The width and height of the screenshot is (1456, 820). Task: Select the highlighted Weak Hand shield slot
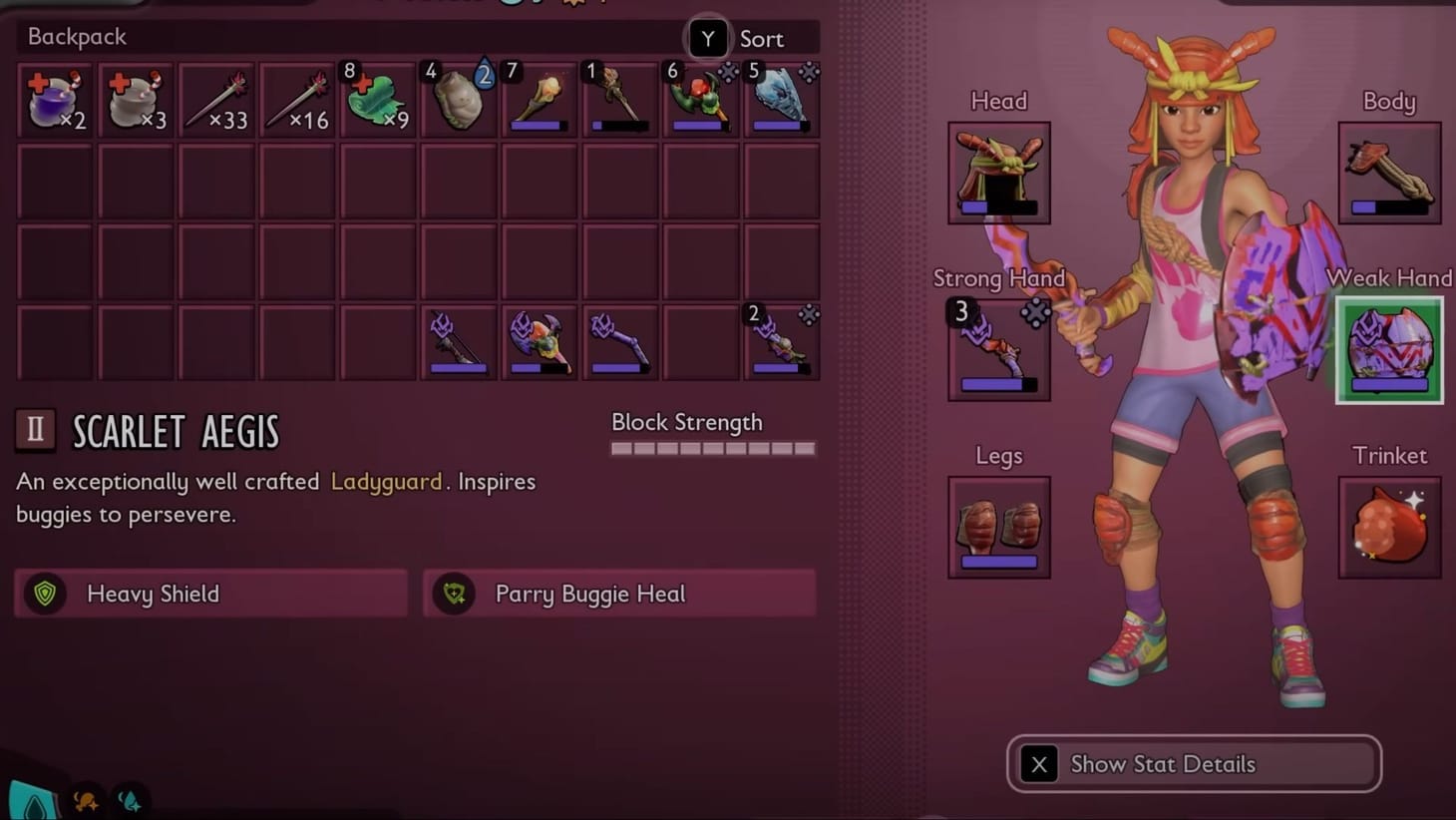click(x=1388, y=349)
